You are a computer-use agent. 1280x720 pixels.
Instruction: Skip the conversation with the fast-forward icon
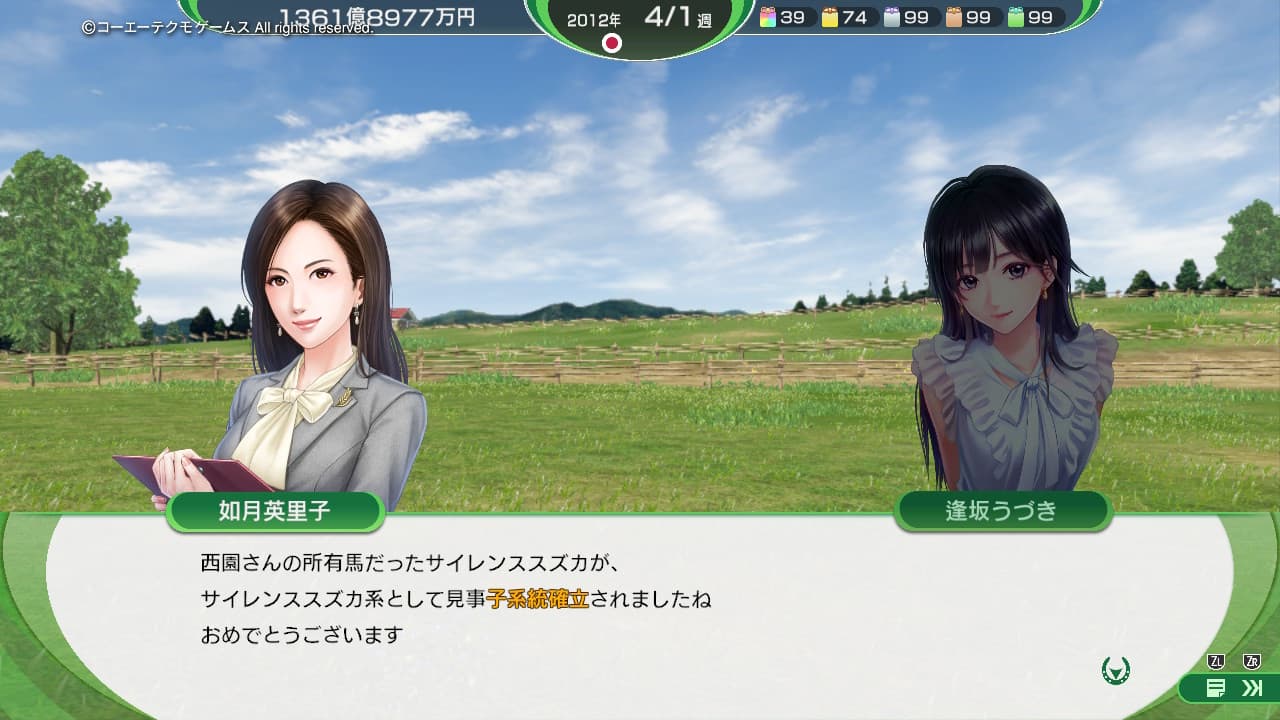coord(1251,687)
